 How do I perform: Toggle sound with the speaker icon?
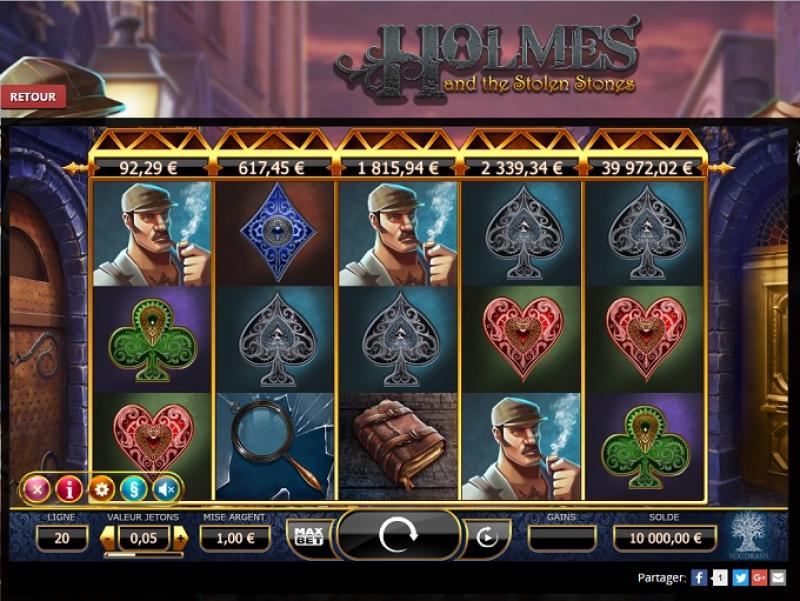pyautogui.click(x=165, y=489)
